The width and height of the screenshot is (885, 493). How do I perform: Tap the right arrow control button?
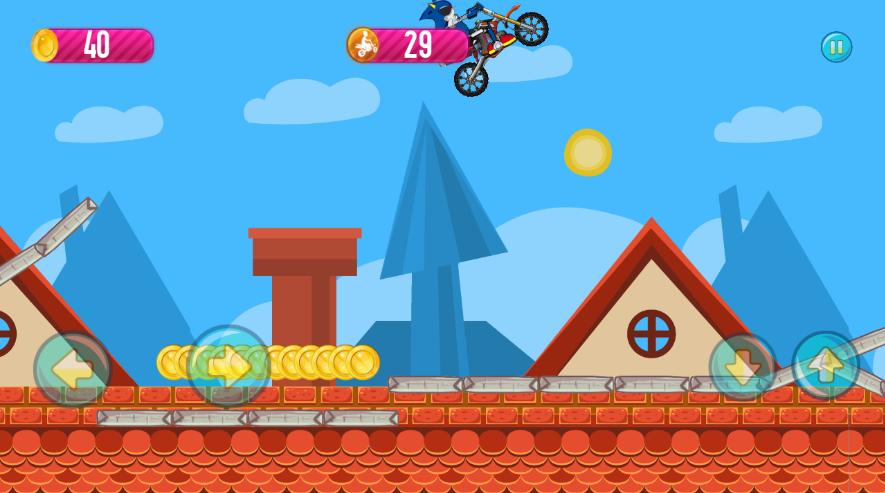point(229,366)
